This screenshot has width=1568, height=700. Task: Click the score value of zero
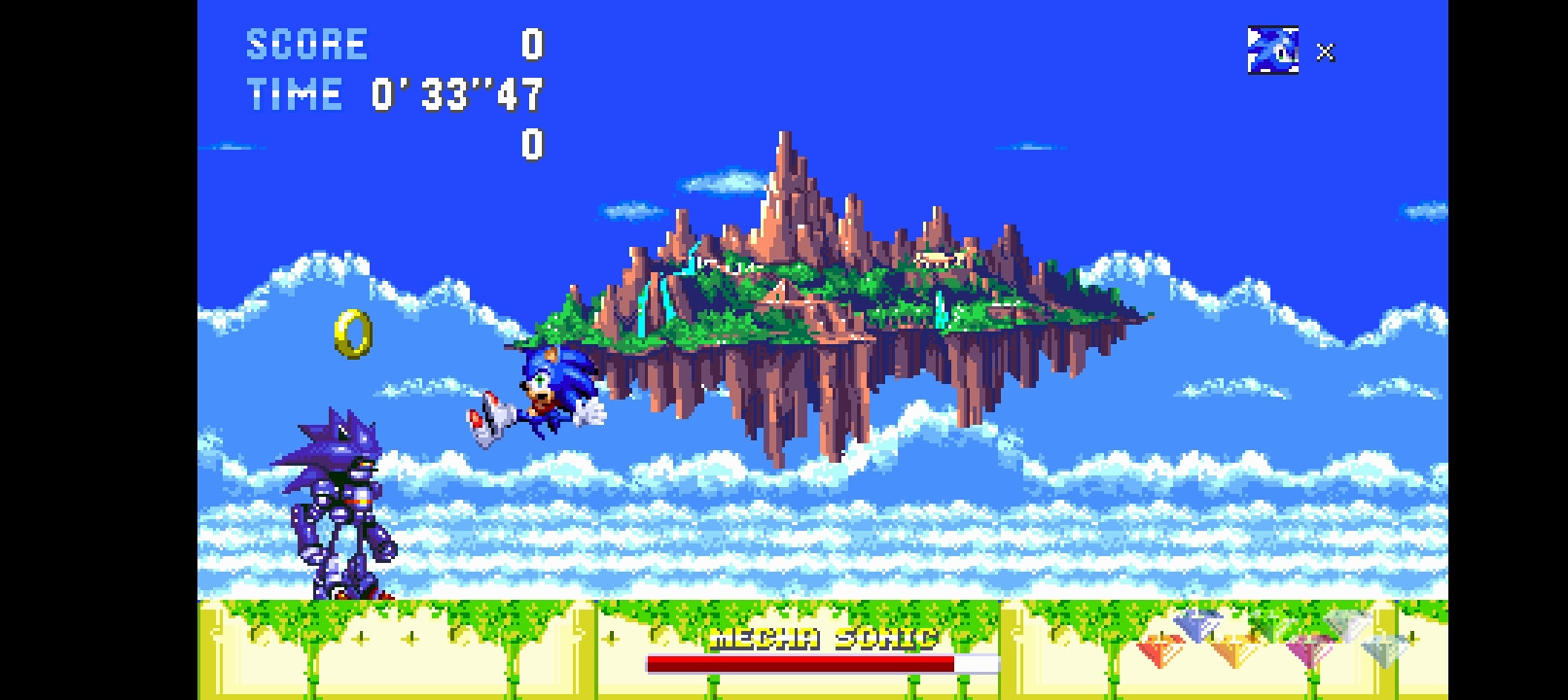530,44
